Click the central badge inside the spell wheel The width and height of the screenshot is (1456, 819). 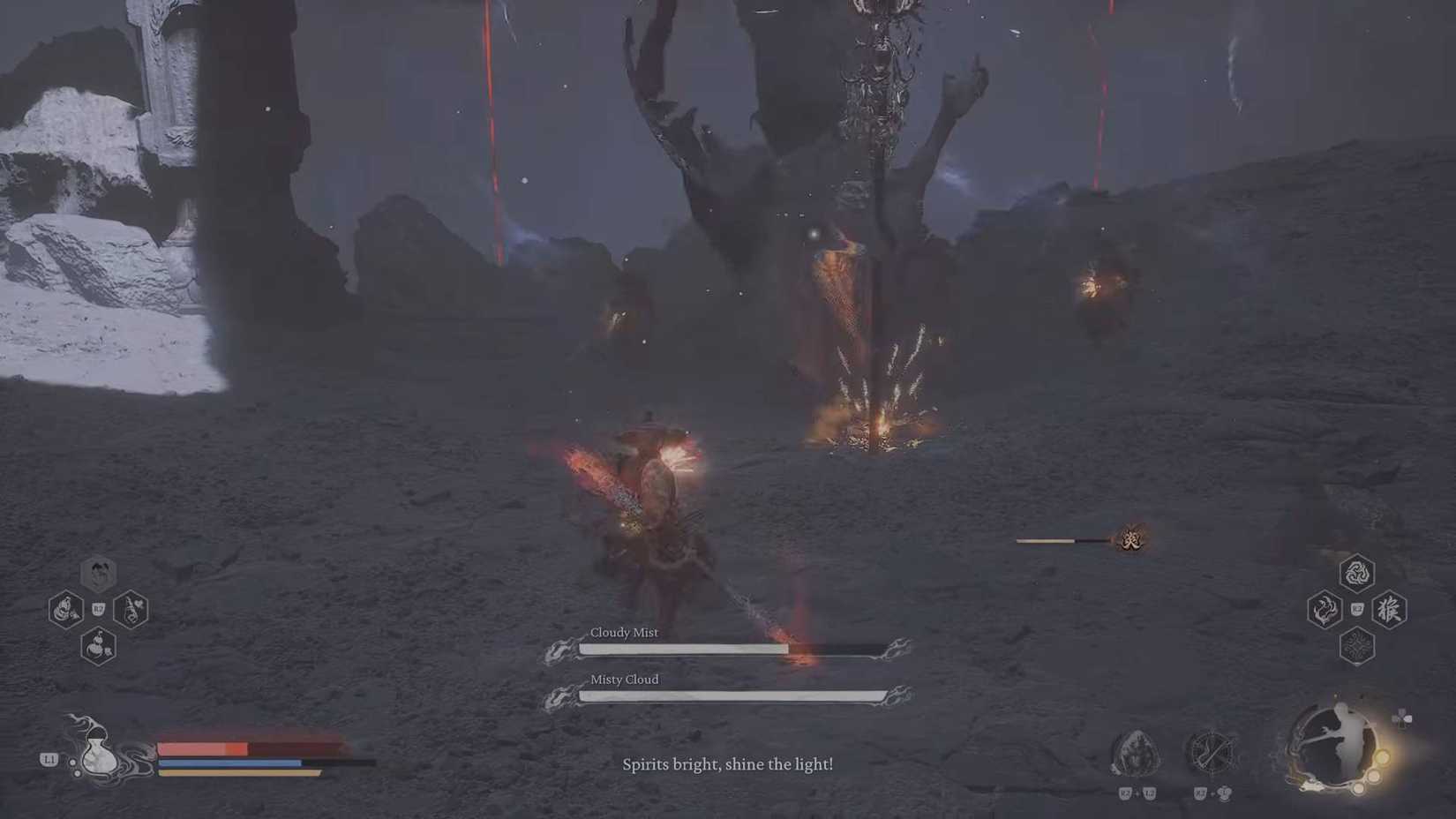(x=1358, y=609)
